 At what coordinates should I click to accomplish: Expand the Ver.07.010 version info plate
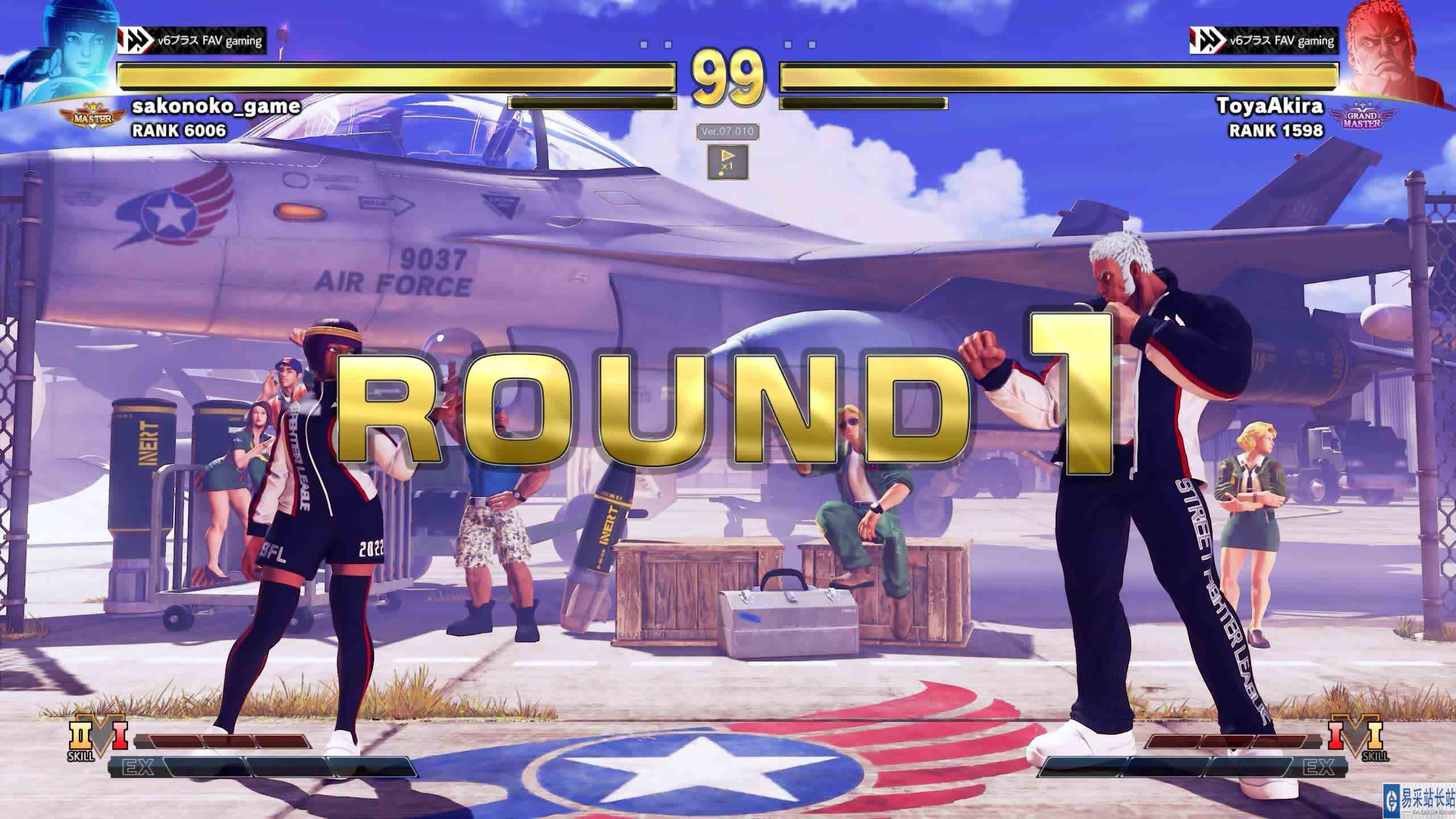point(727,131)
